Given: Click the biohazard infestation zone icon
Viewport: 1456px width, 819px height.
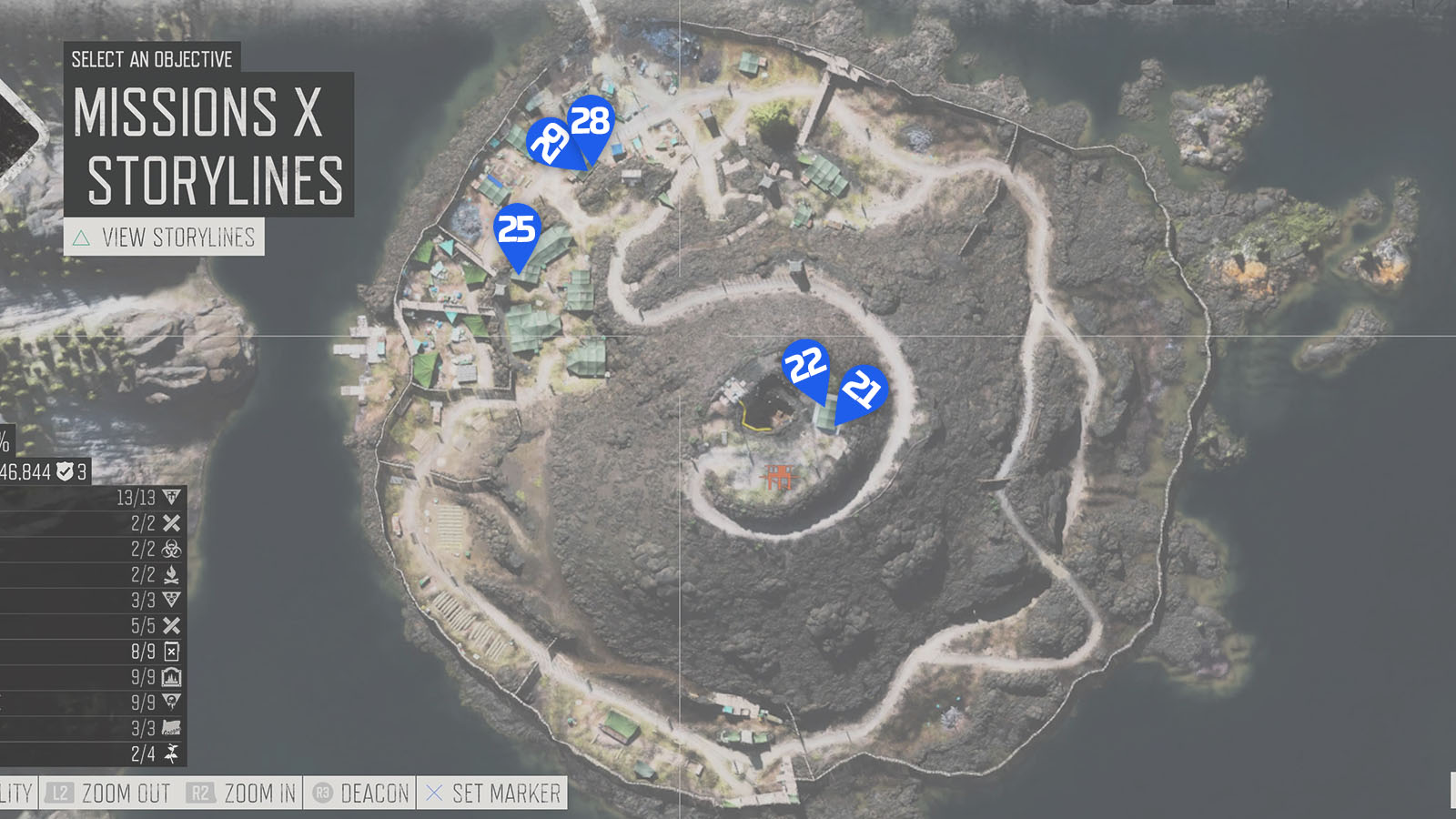Looking at the screenshot, I should pyautogui.click(x=173, y=551).
